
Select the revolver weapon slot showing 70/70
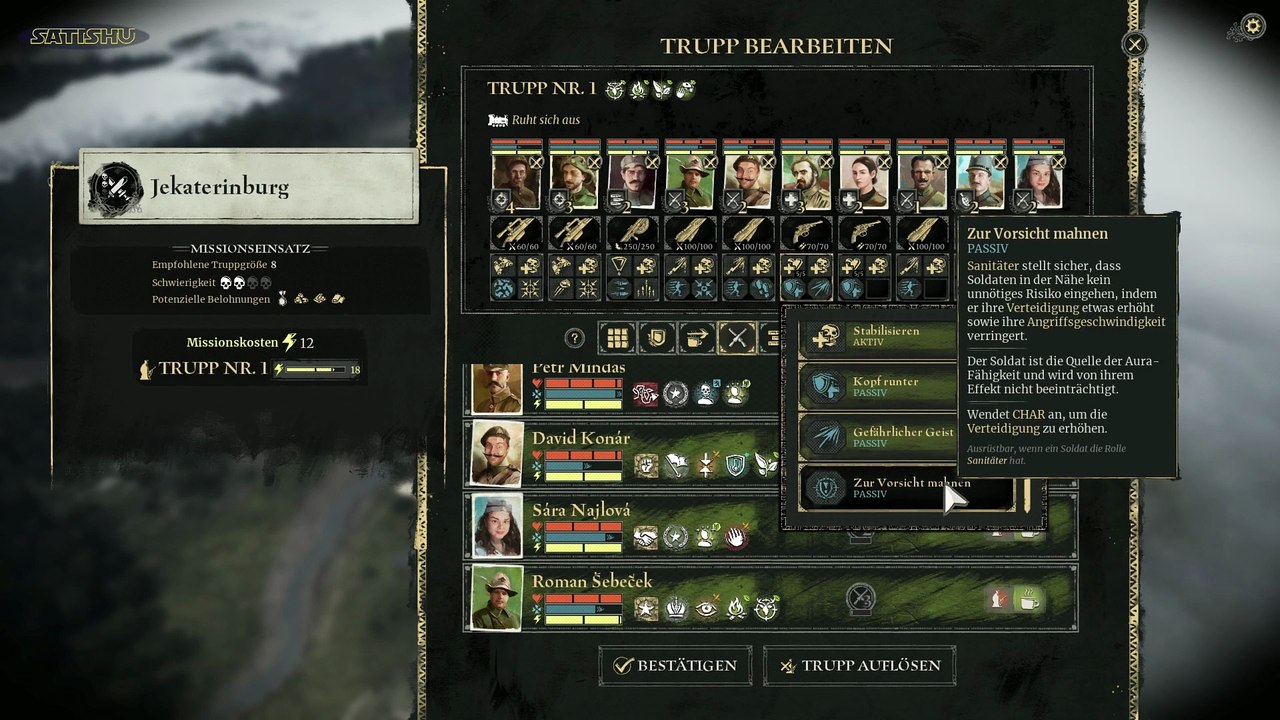[807, 234]
